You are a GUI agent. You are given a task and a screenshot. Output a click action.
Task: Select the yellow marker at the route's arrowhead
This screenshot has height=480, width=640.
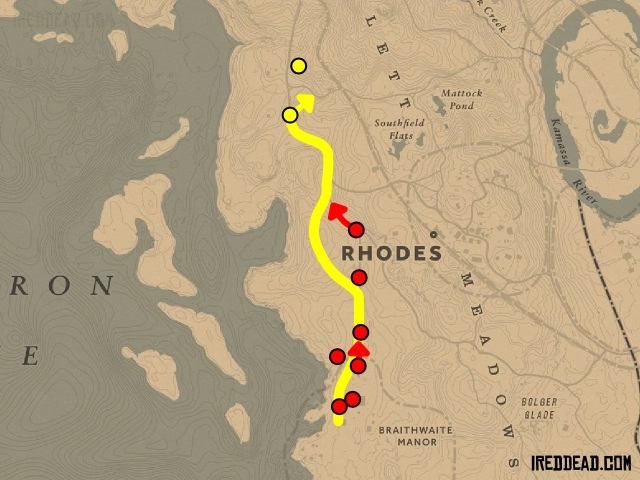(x=290, y=115)
